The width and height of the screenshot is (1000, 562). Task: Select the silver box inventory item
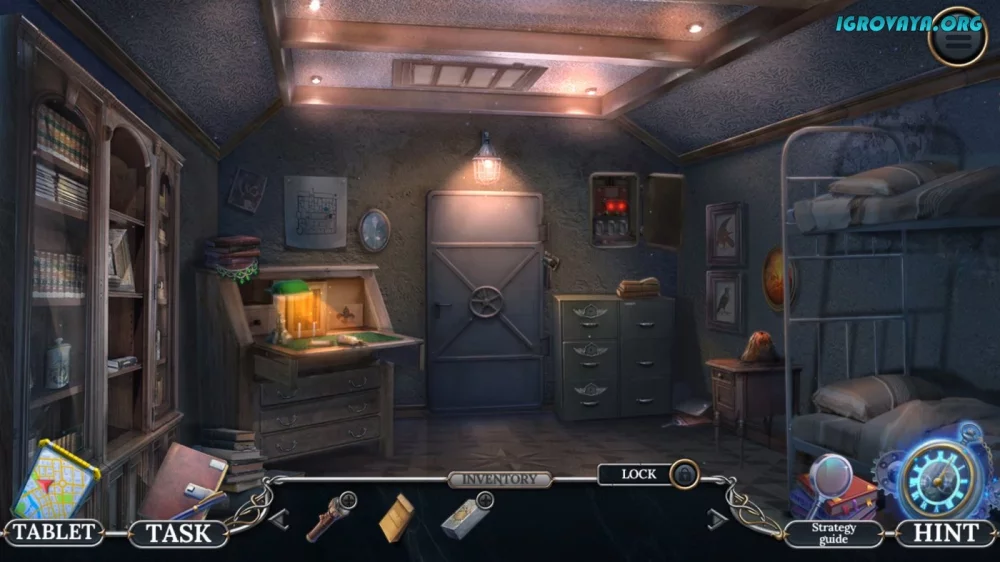(465, 516)
